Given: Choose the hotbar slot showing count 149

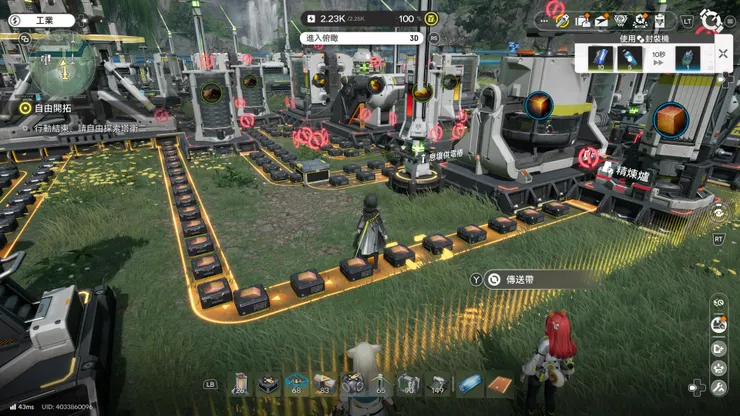Looking at the screenshot, I should click(438, 383).
